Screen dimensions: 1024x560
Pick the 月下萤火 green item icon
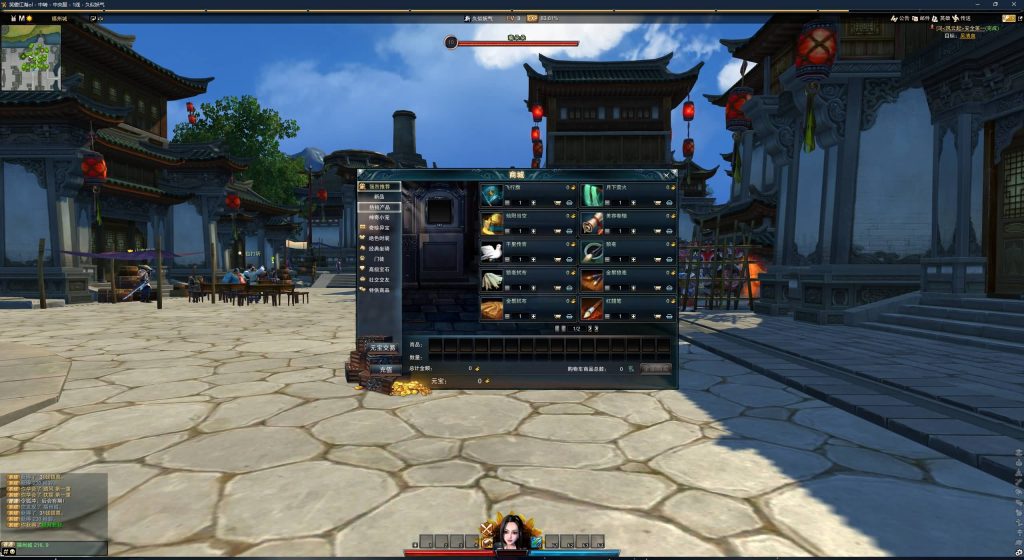tap(592, 194)
